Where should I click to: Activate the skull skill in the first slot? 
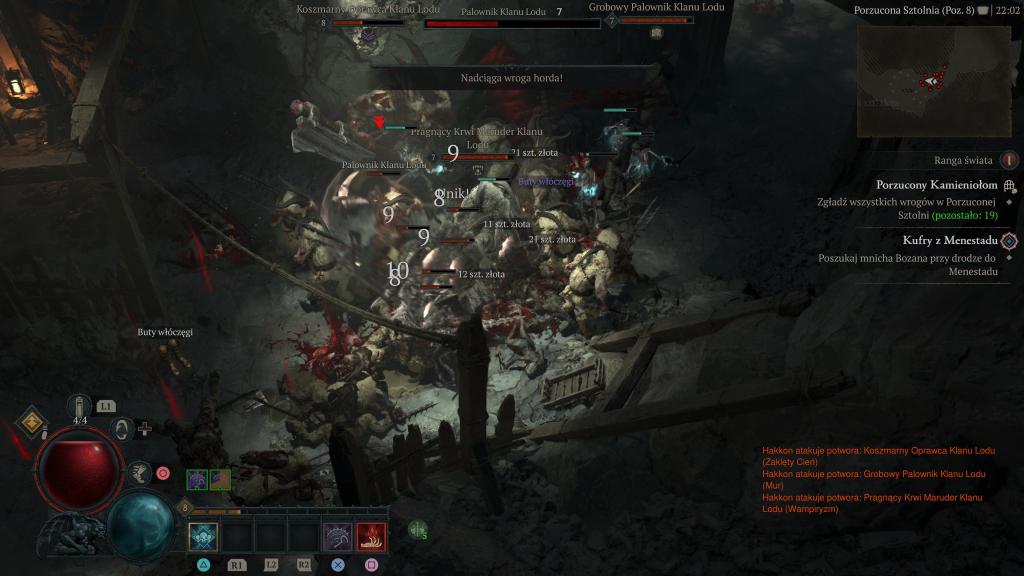click(x=203, y=538)
